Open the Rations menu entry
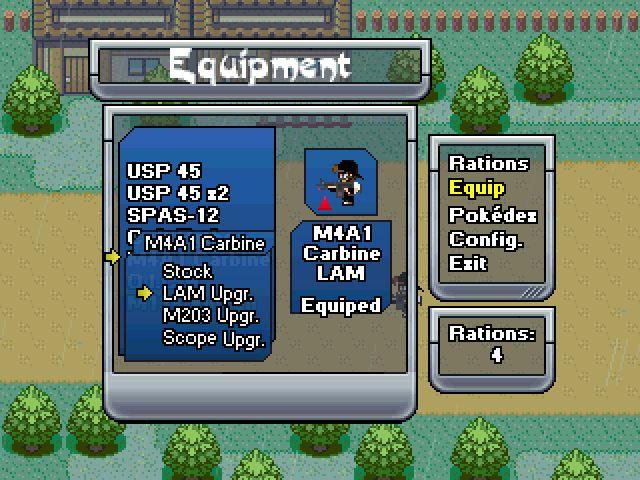The width and height of the screenshot is (640, 480). pyautogui.click(x=488, y=163)
